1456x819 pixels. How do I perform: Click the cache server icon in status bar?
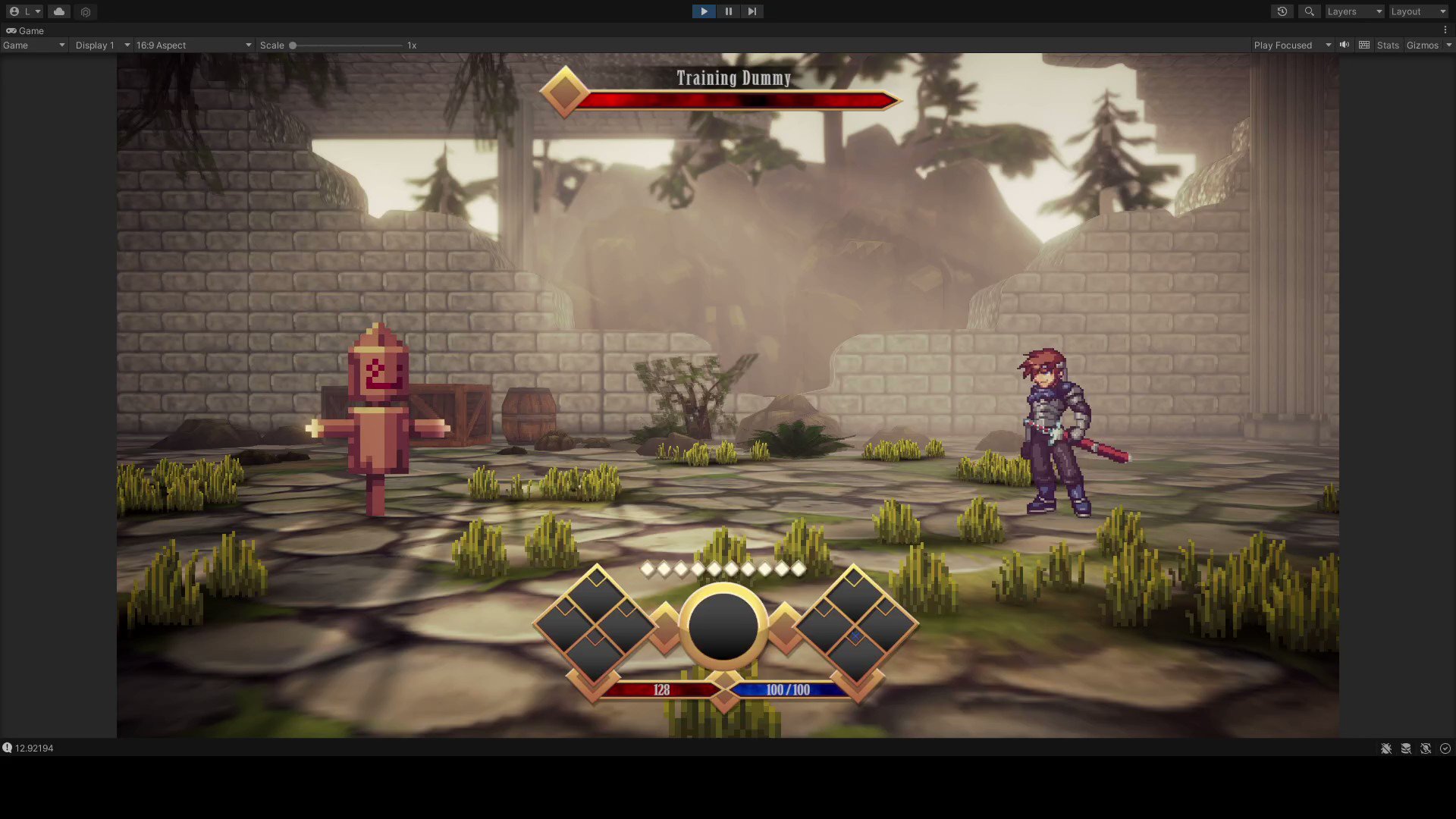(1407, 748)
